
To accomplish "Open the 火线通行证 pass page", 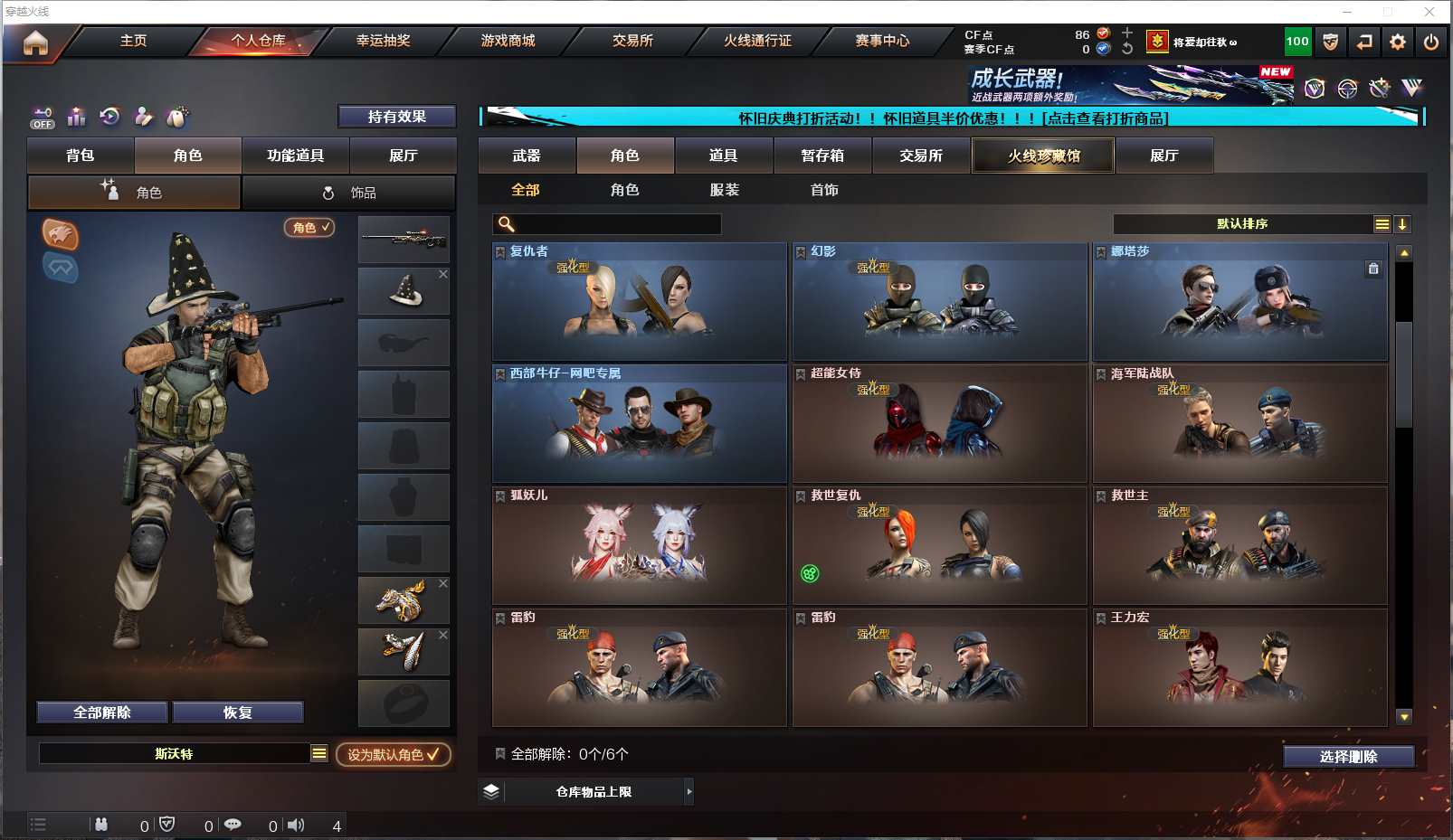I will (x=757, y=41).
